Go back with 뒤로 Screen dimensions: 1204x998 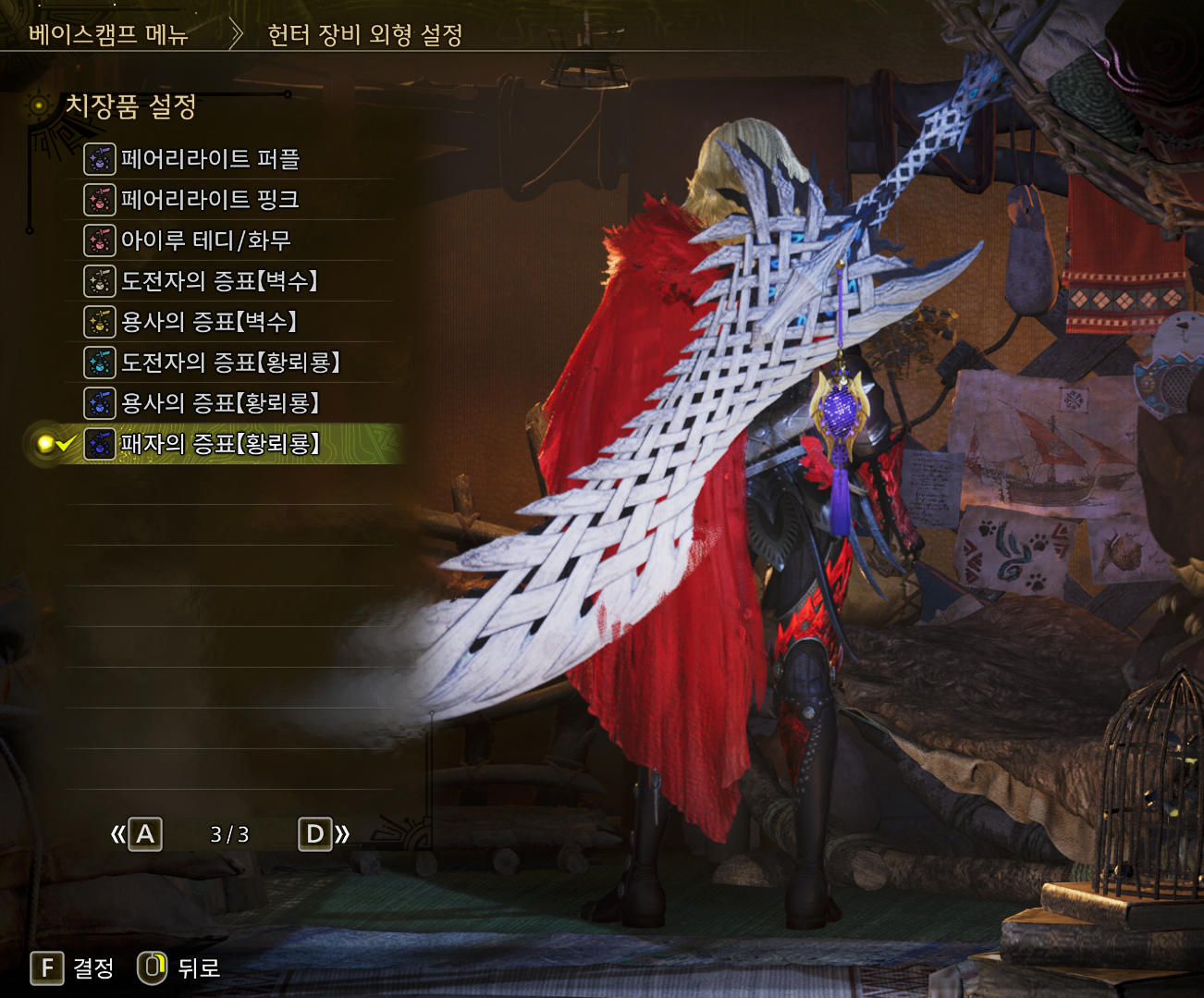[x=179, y=968]
